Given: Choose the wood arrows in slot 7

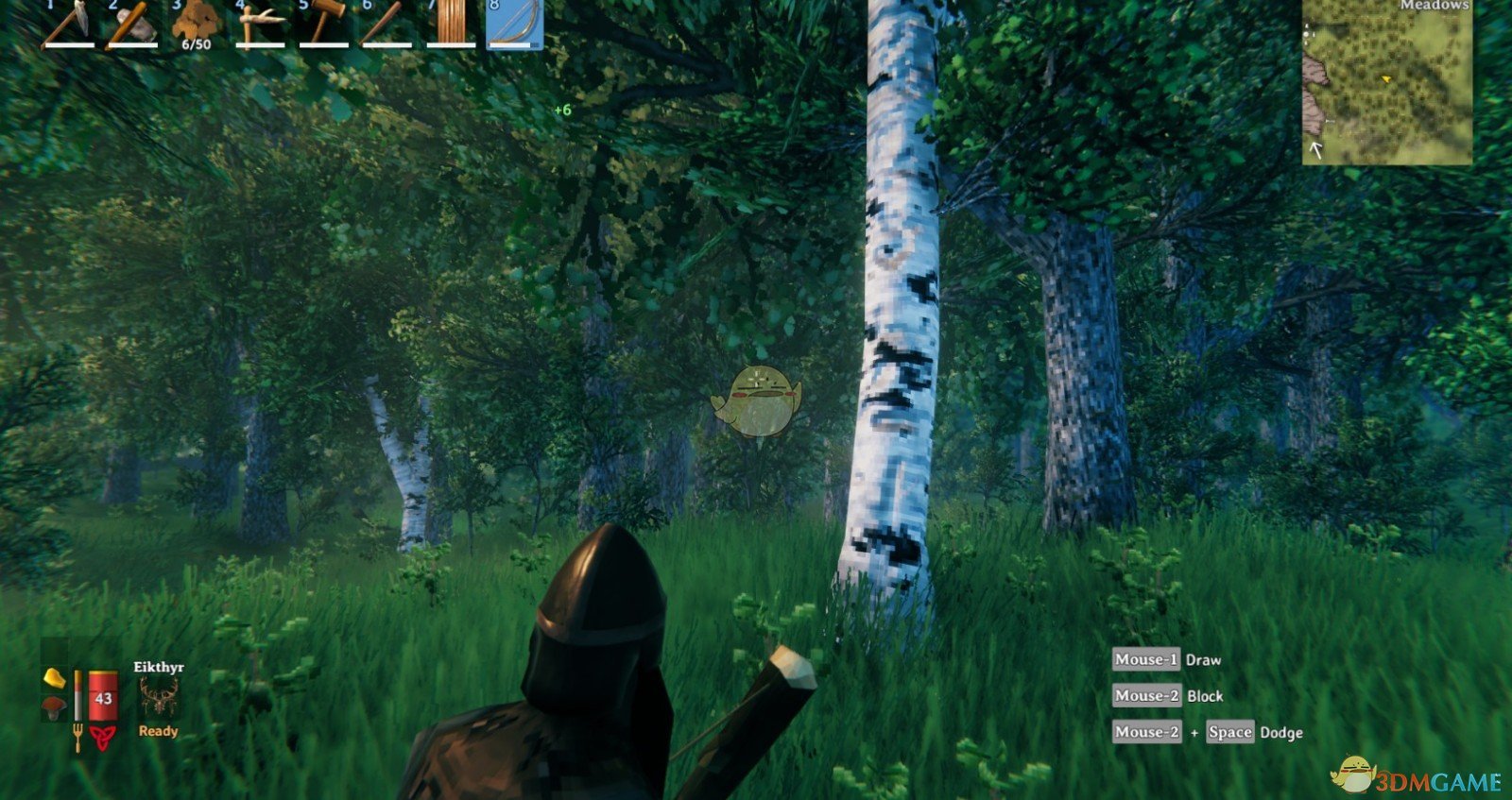Looking at the screenshot, I should pyautogui.click(x=452, y=24).
